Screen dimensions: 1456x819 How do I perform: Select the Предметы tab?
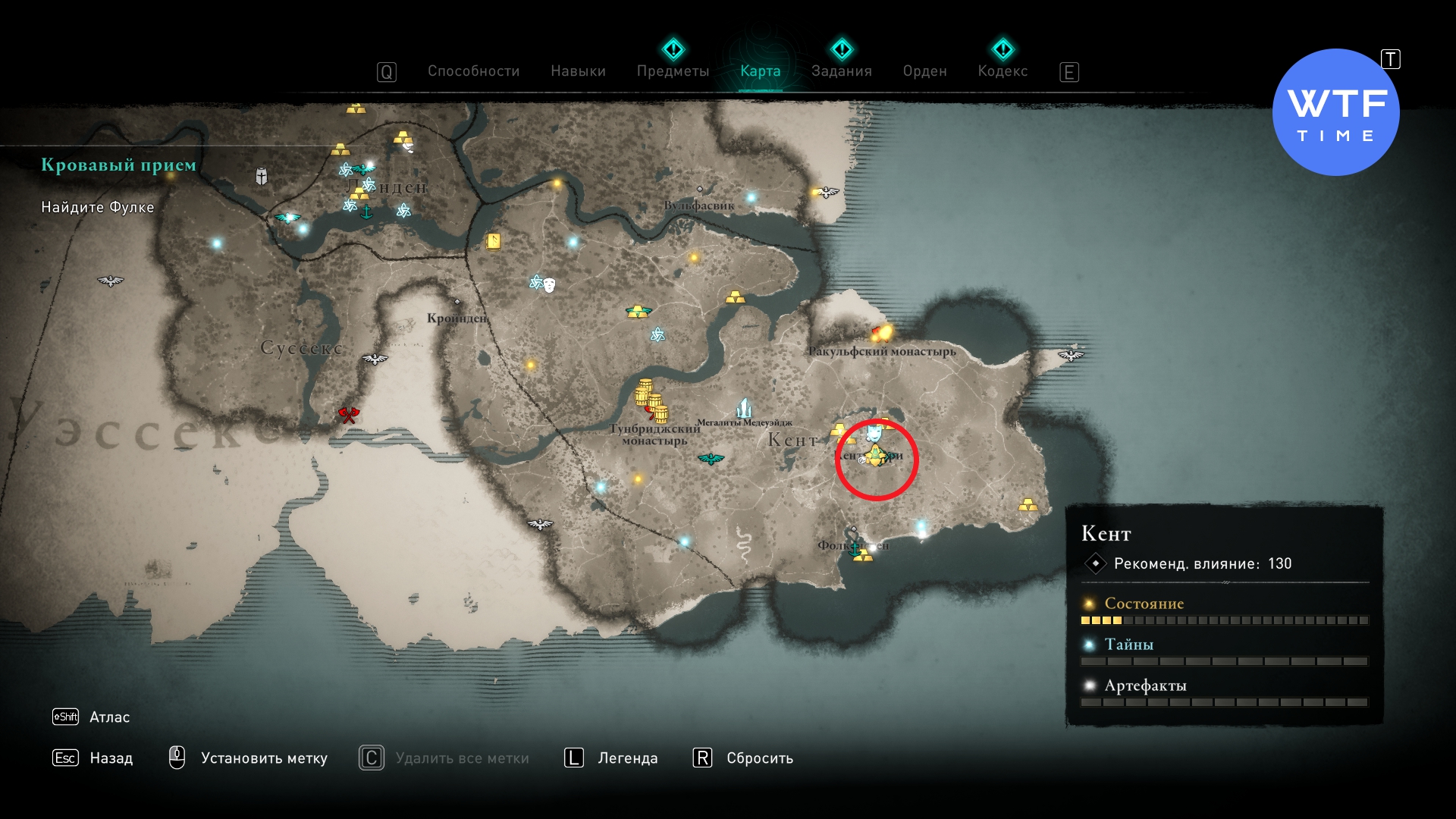[x=673, y=71]
